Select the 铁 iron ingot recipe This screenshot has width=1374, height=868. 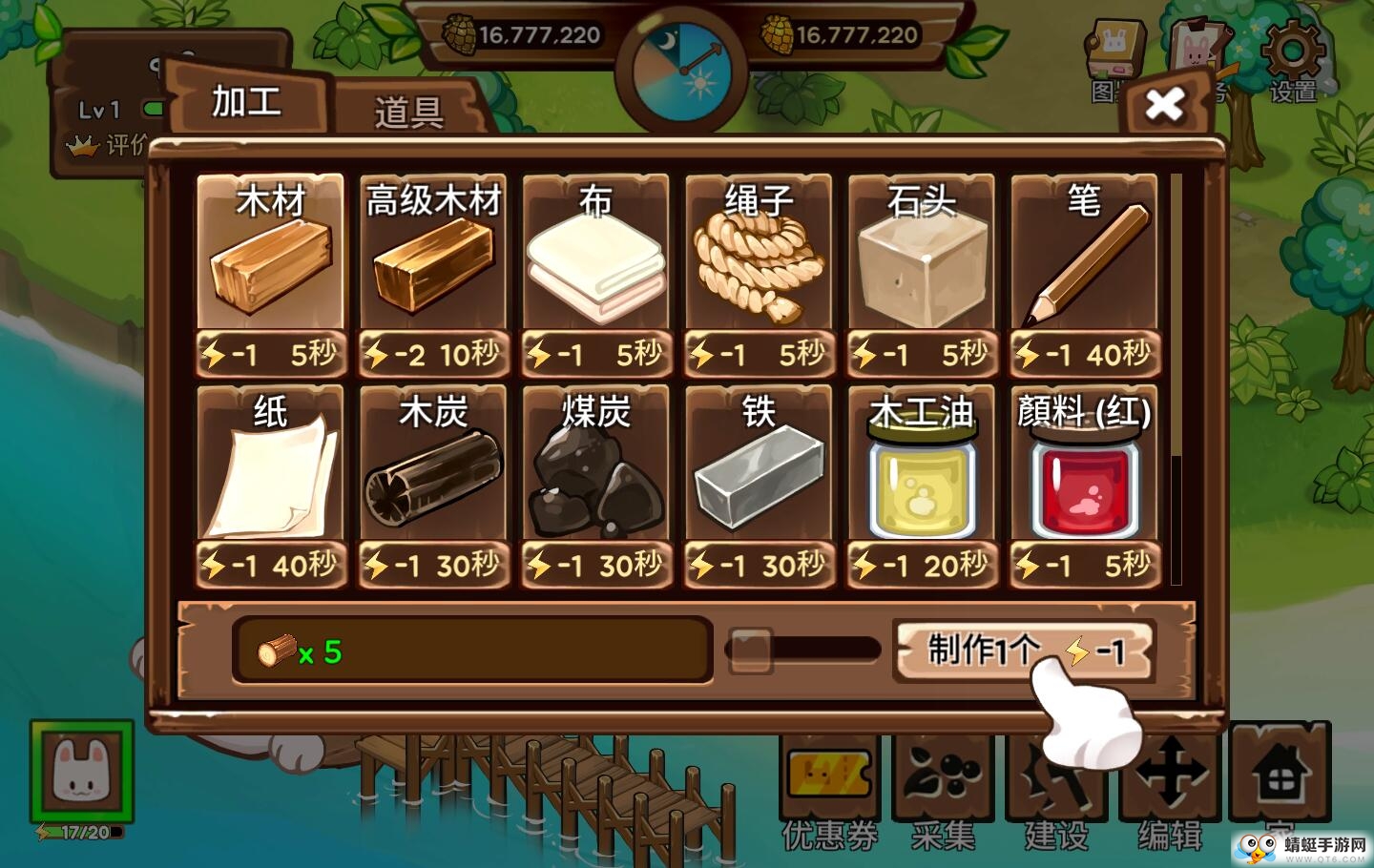(760, 472)
